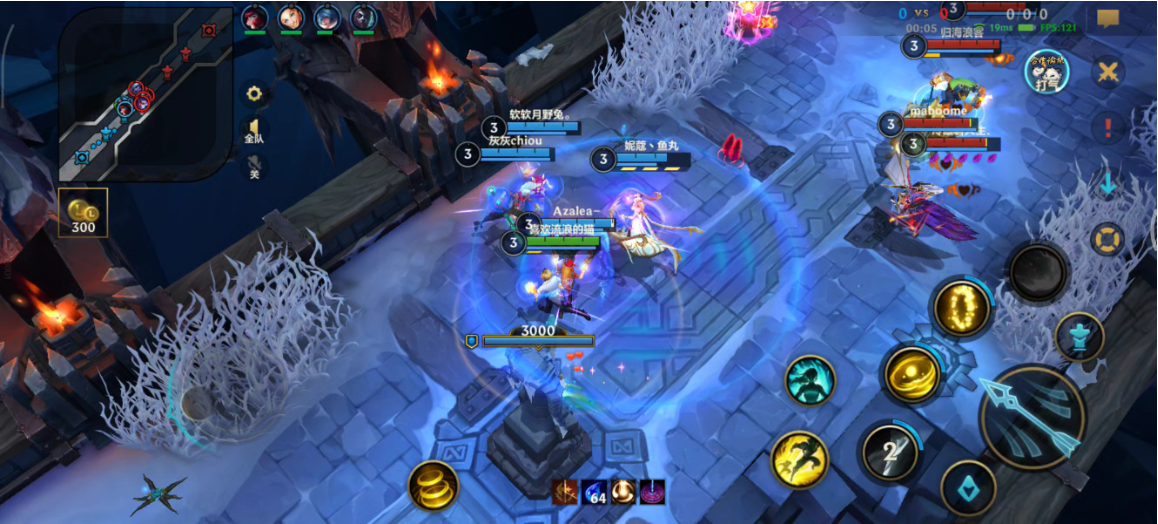Open the shop via the 300 gold button

tap(83, 212)
